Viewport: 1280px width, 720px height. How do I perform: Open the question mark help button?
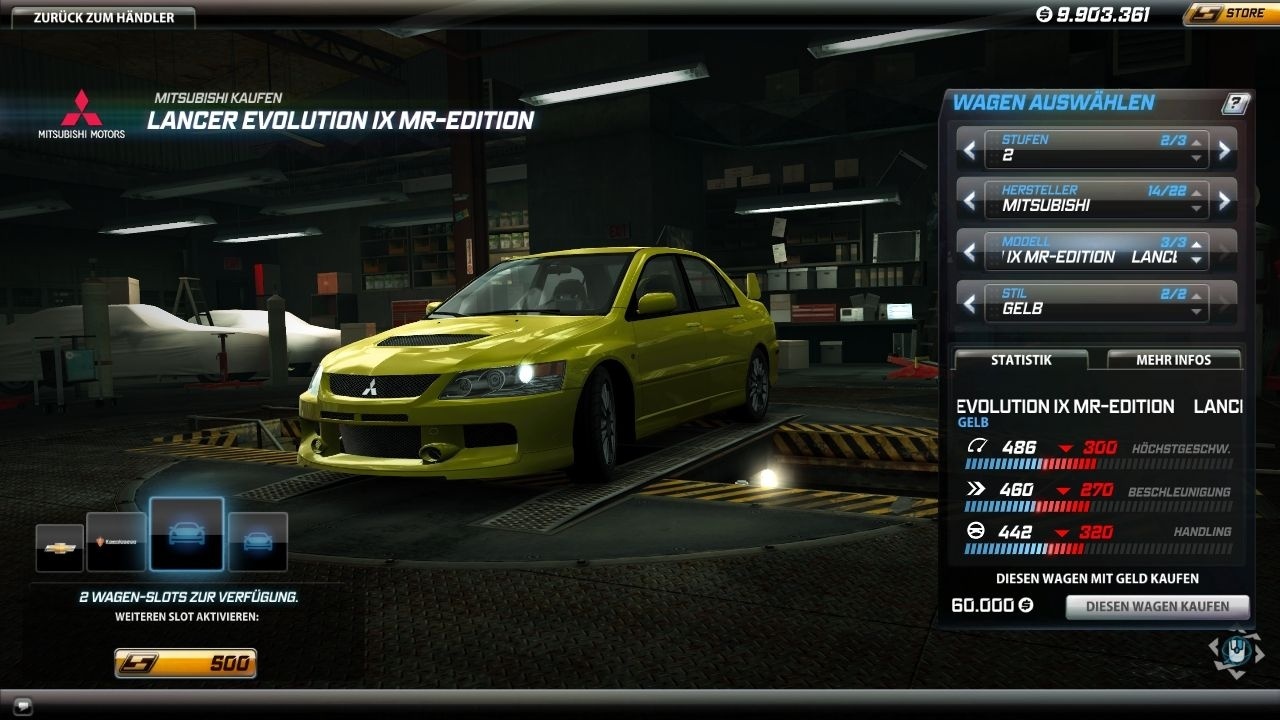click(x=1236, y=103)
